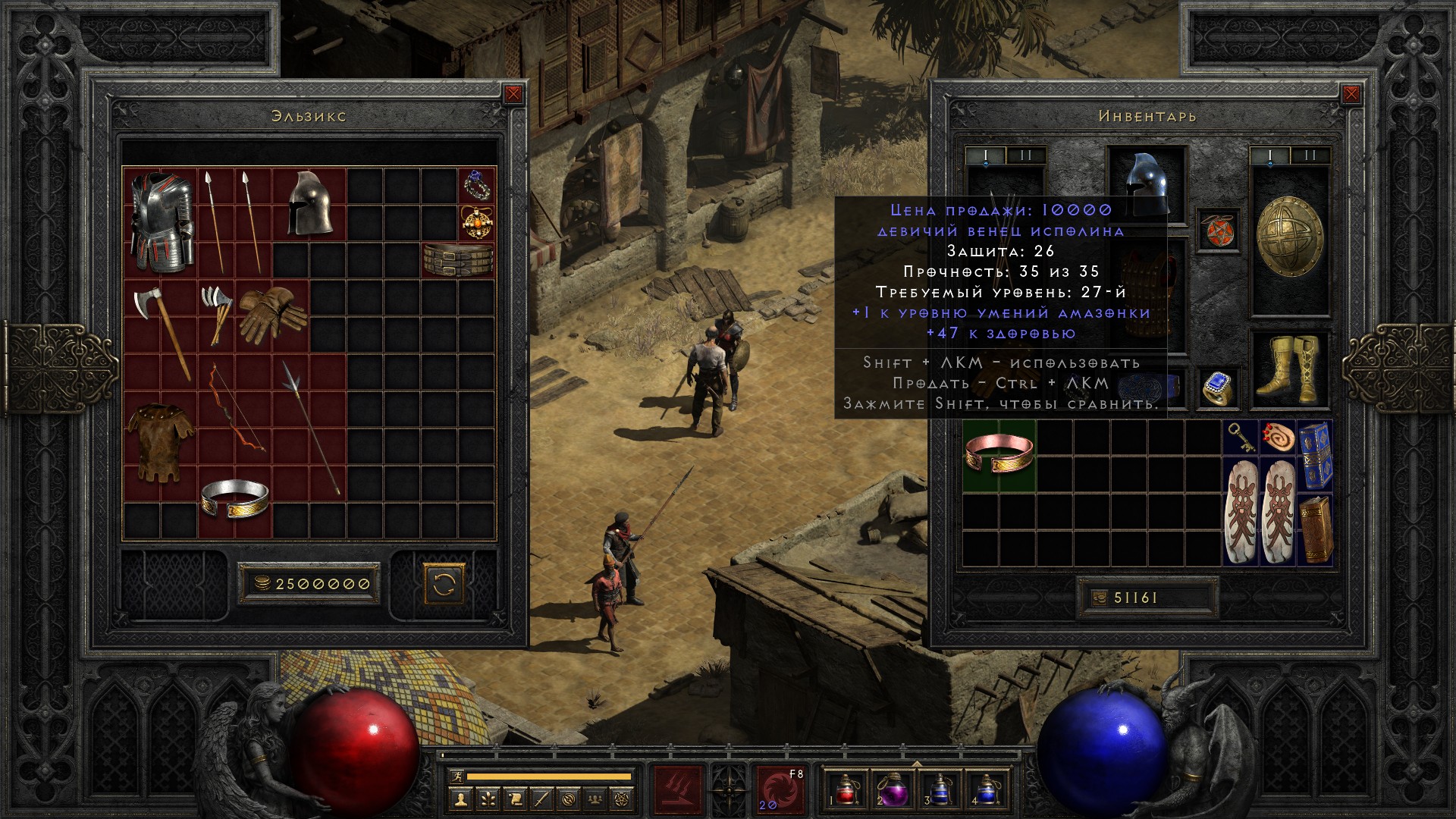Close the inventory panel
The image size is (1456, 819).
(x=1351, y=94)
